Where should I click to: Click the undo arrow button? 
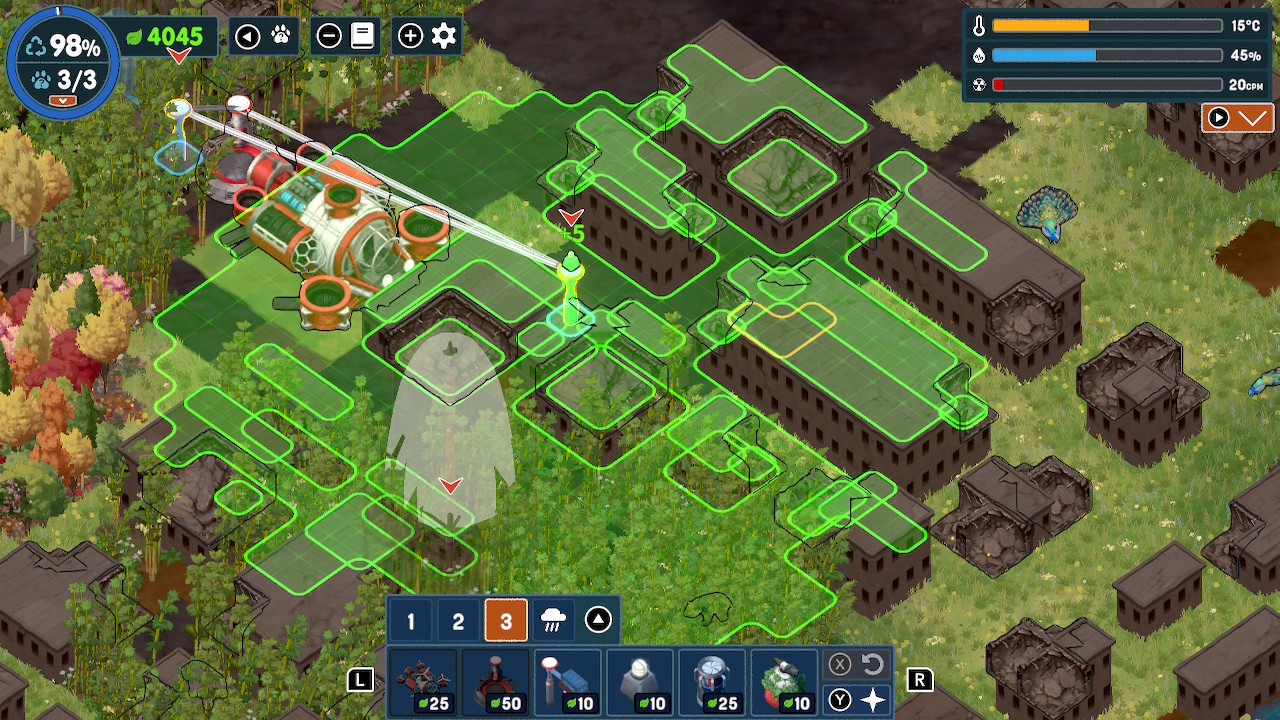click(872, 664)
